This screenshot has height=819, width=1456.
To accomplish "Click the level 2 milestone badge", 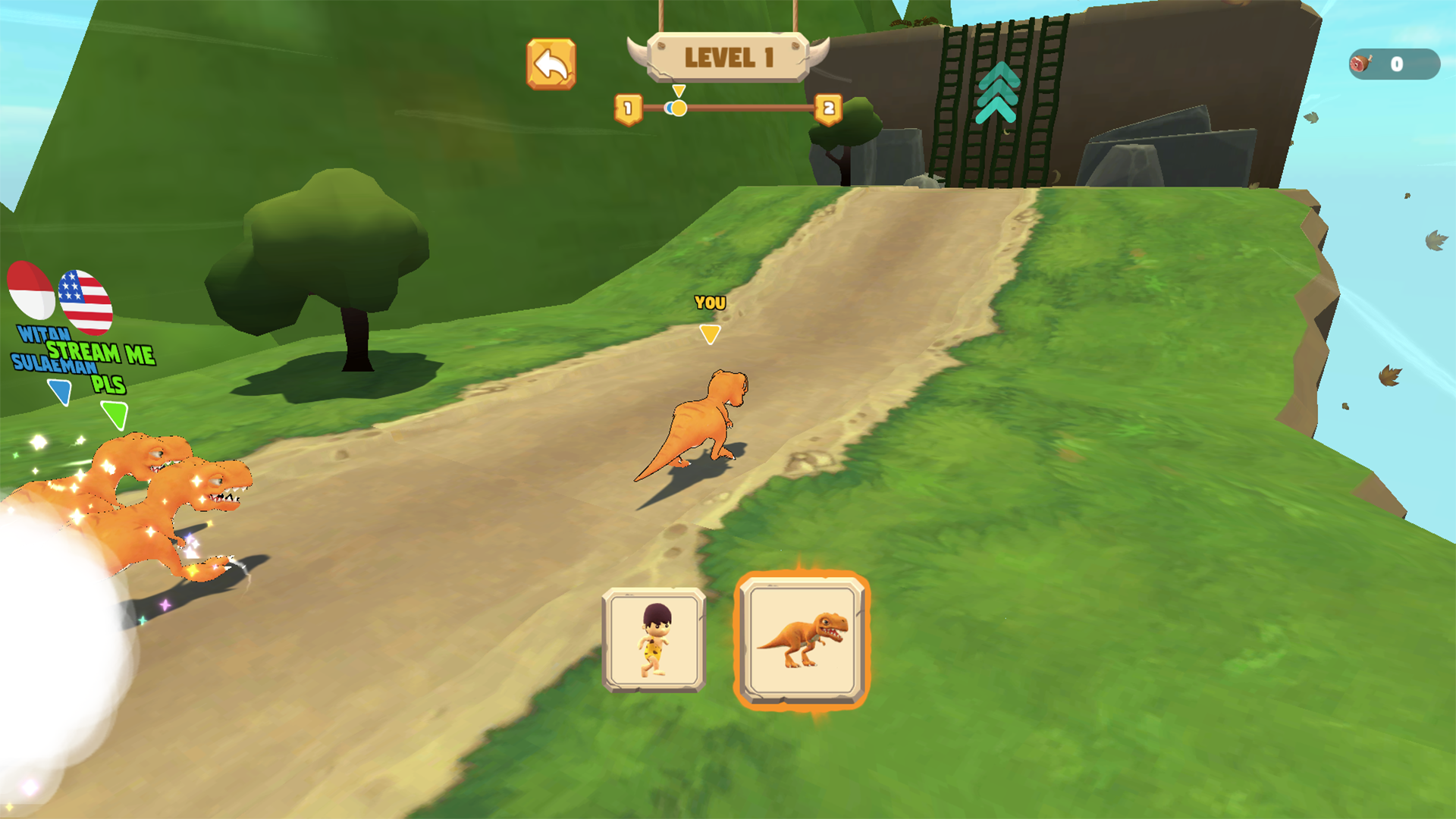I will pos(830,108).
